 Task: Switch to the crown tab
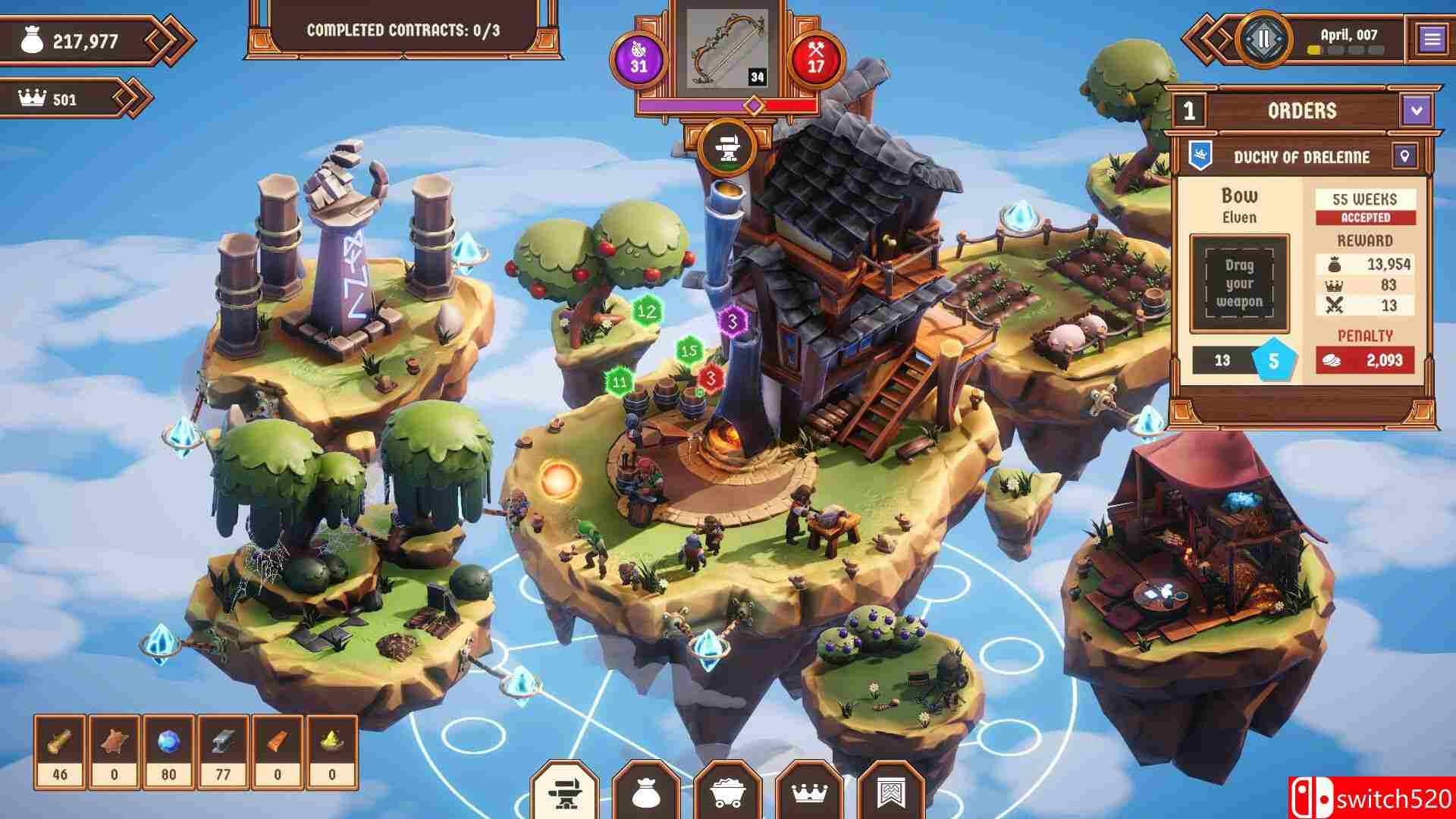pyautogui.click(x=810, y=793)
